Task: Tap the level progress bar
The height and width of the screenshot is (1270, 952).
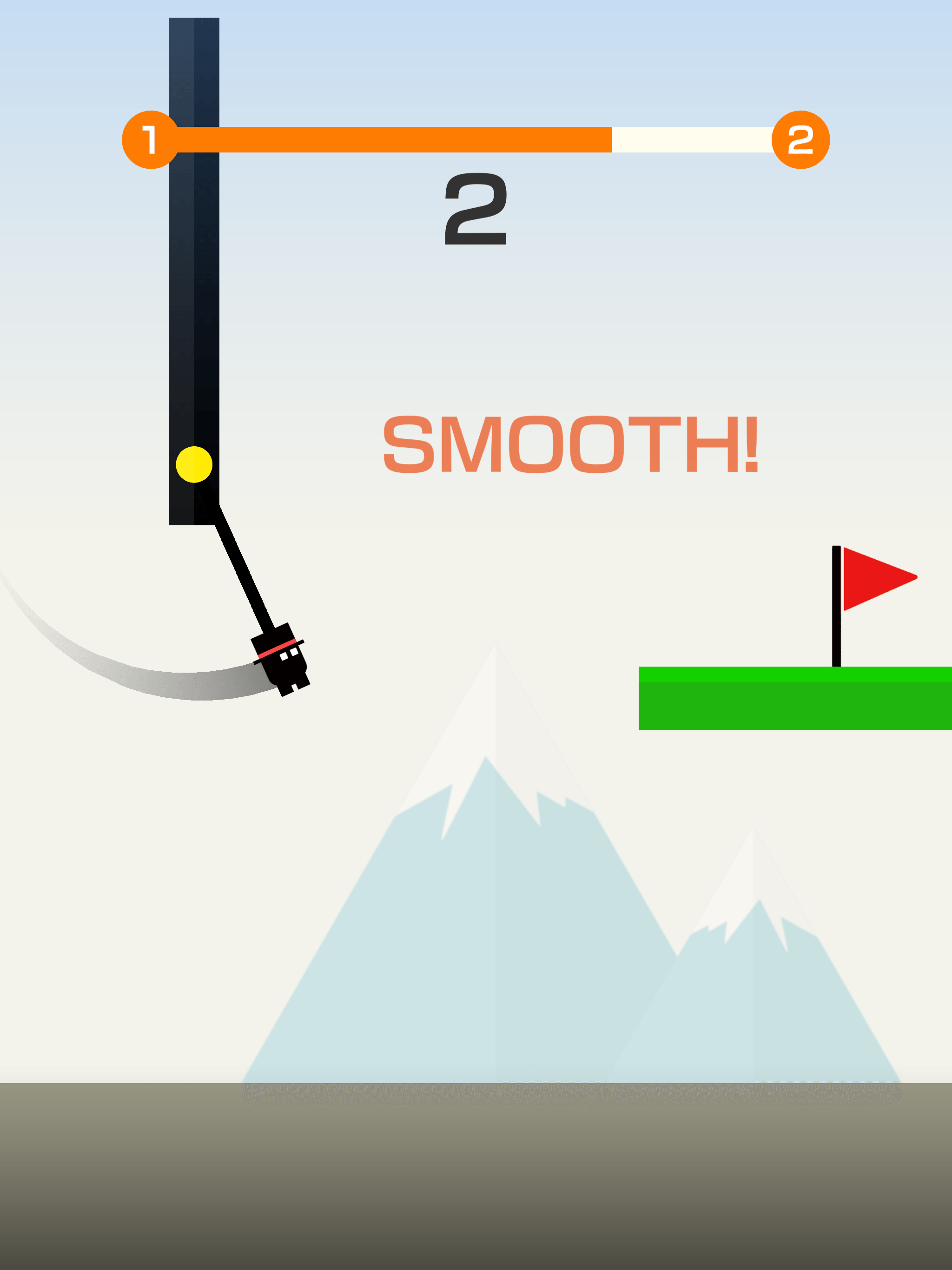Action: (x=476, y=138)
